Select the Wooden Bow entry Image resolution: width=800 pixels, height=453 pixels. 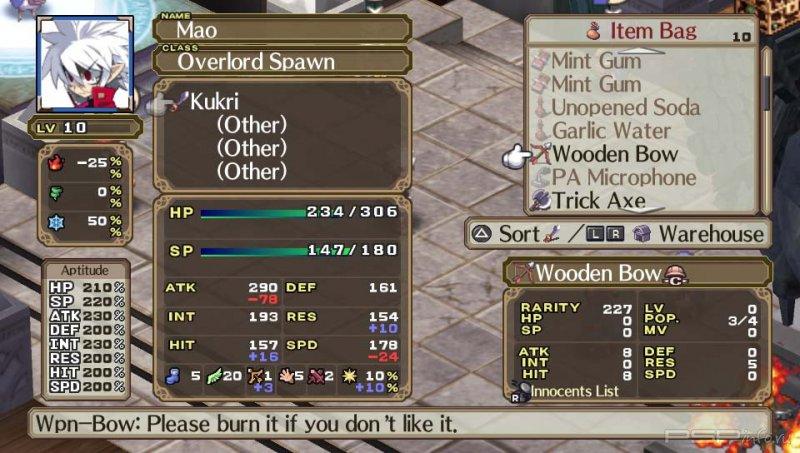click(x=614, y=154)
